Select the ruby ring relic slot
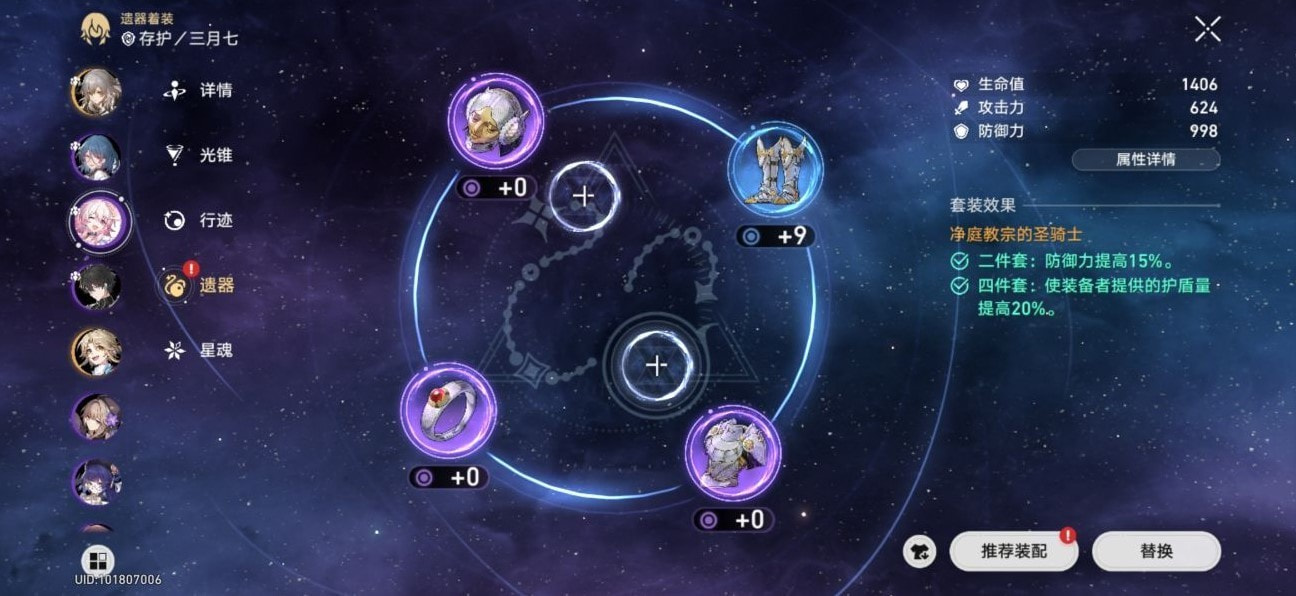Screen dimensions: 1296x596 tap(448, 411)
